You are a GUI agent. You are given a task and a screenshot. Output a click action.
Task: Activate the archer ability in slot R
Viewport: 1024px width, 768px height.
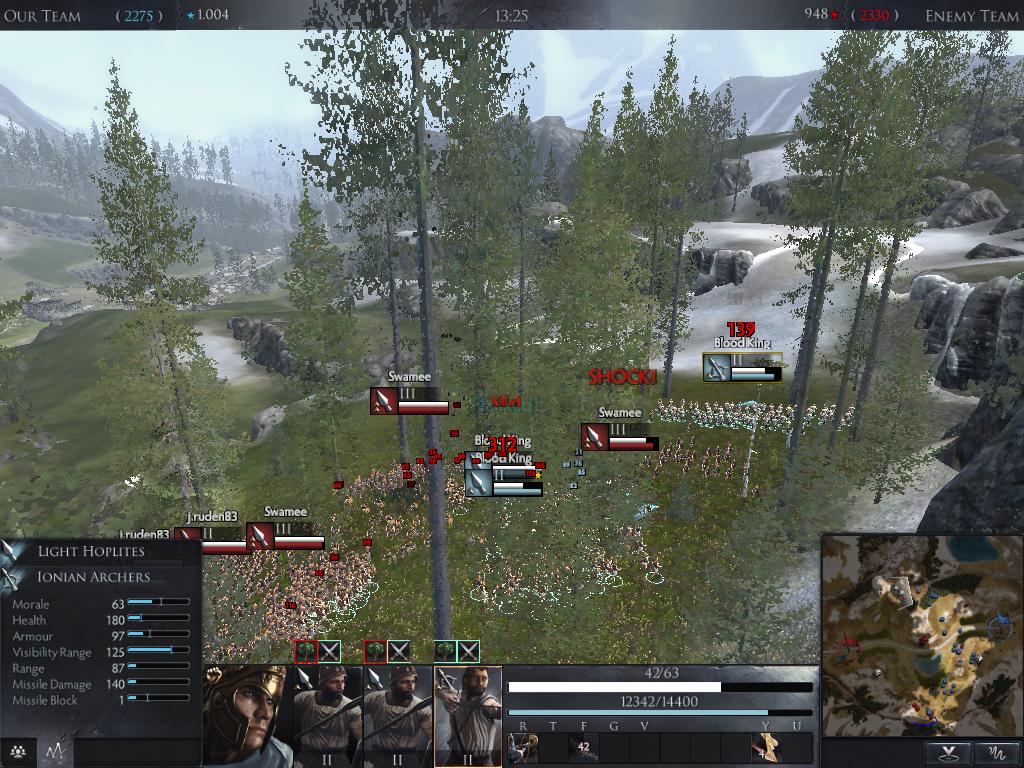(522, 748)
